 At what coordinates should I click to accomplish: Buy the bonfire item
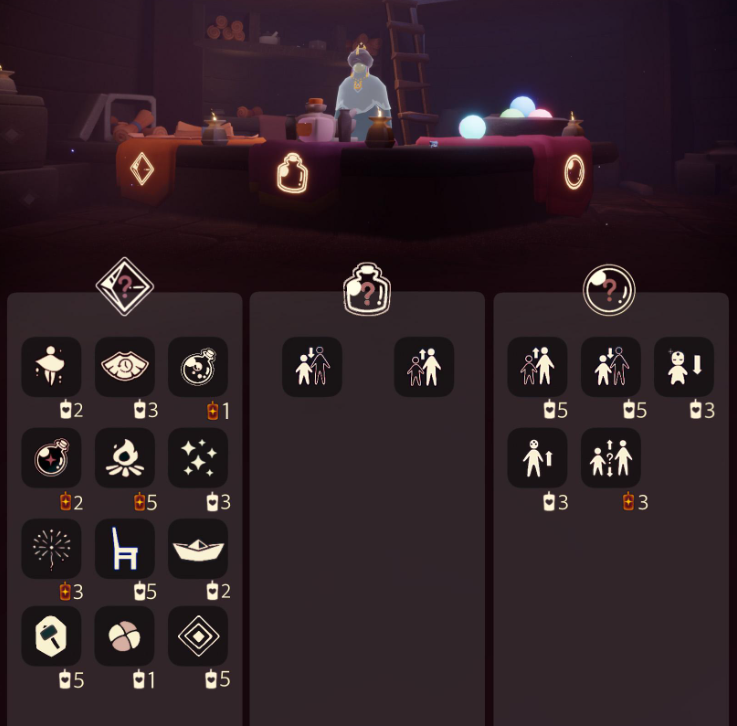tap(125, 458)
